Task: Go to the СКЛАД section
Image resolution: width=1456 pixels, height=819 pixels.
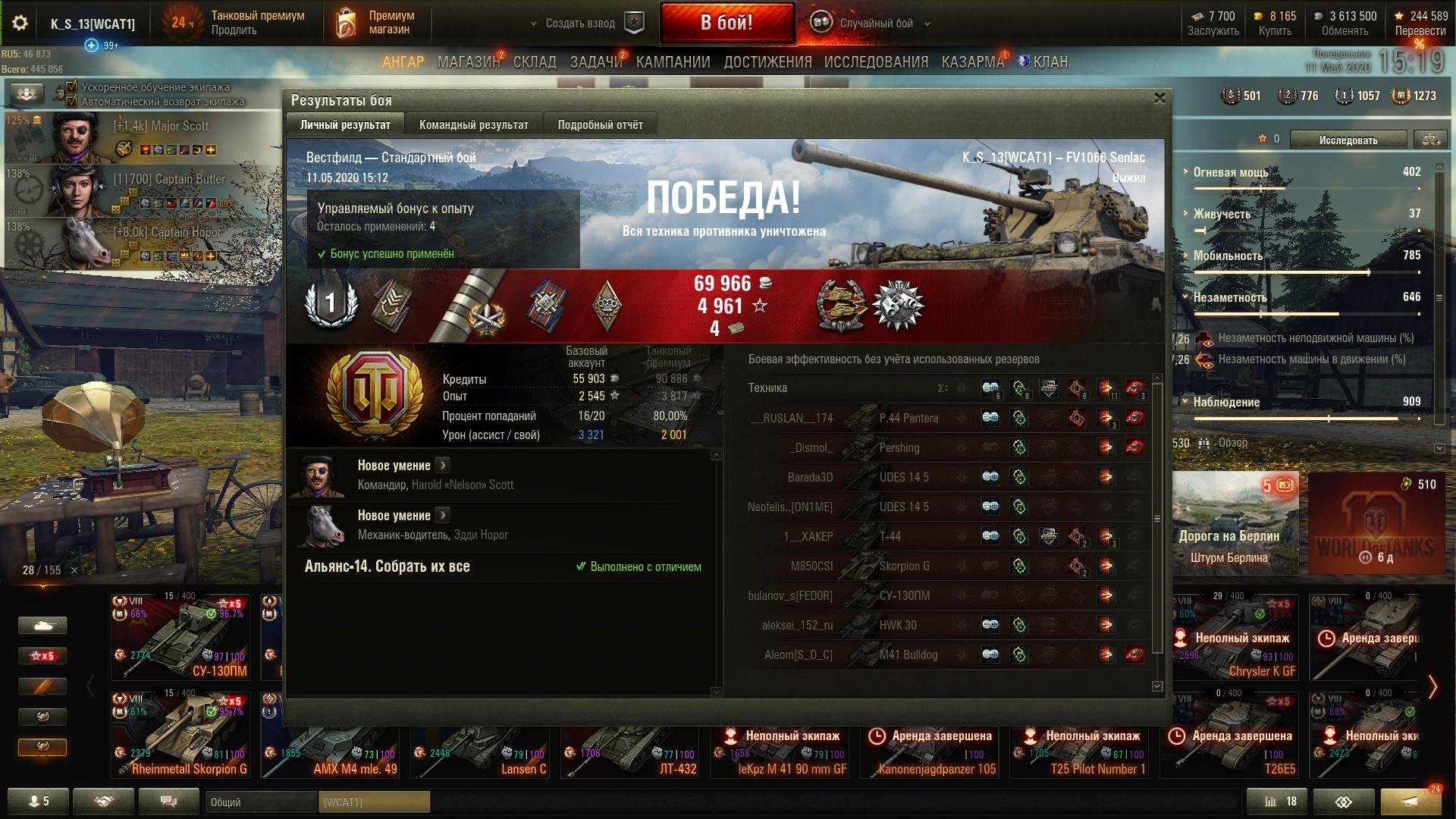Action: 535,62
